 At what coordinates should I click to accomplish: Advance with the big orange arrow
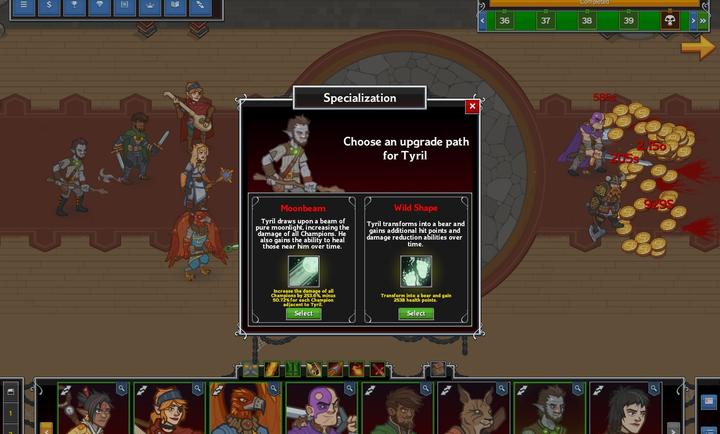[697, 47]
